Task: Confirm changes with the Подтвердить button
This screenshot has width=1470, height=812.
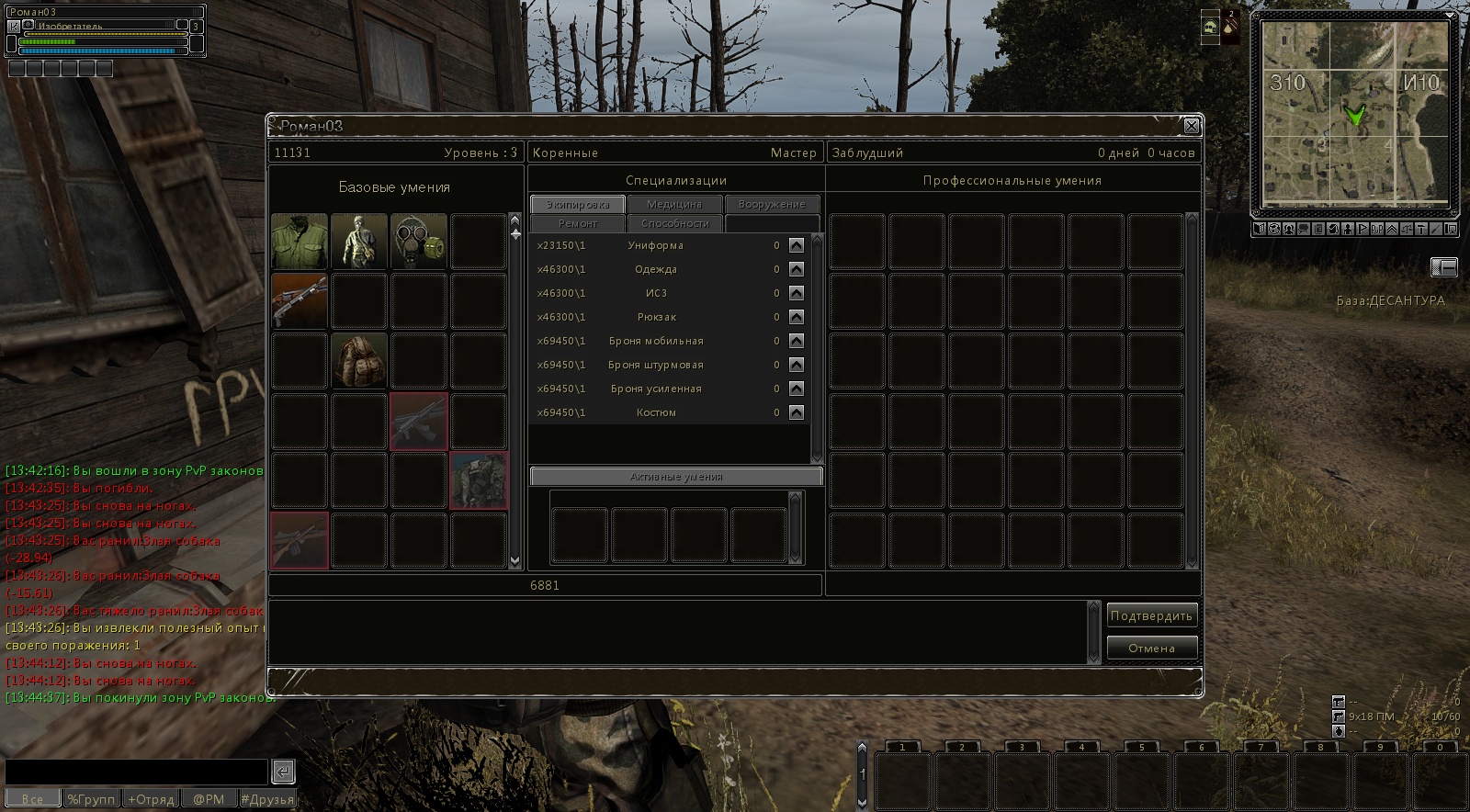Action: click(1151, 616)
